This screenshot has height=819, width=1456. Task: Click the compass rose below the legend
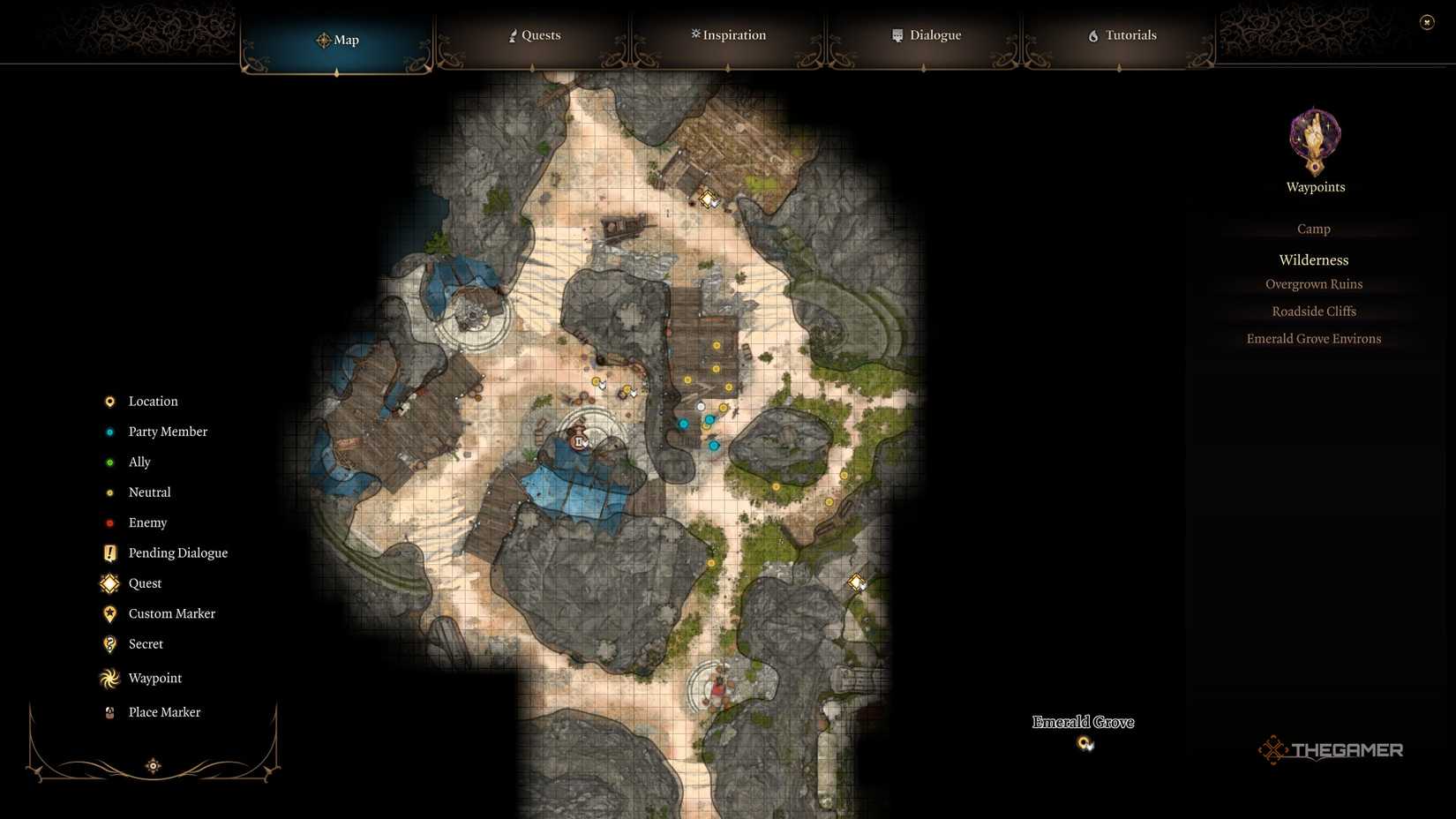pos(153,765)
